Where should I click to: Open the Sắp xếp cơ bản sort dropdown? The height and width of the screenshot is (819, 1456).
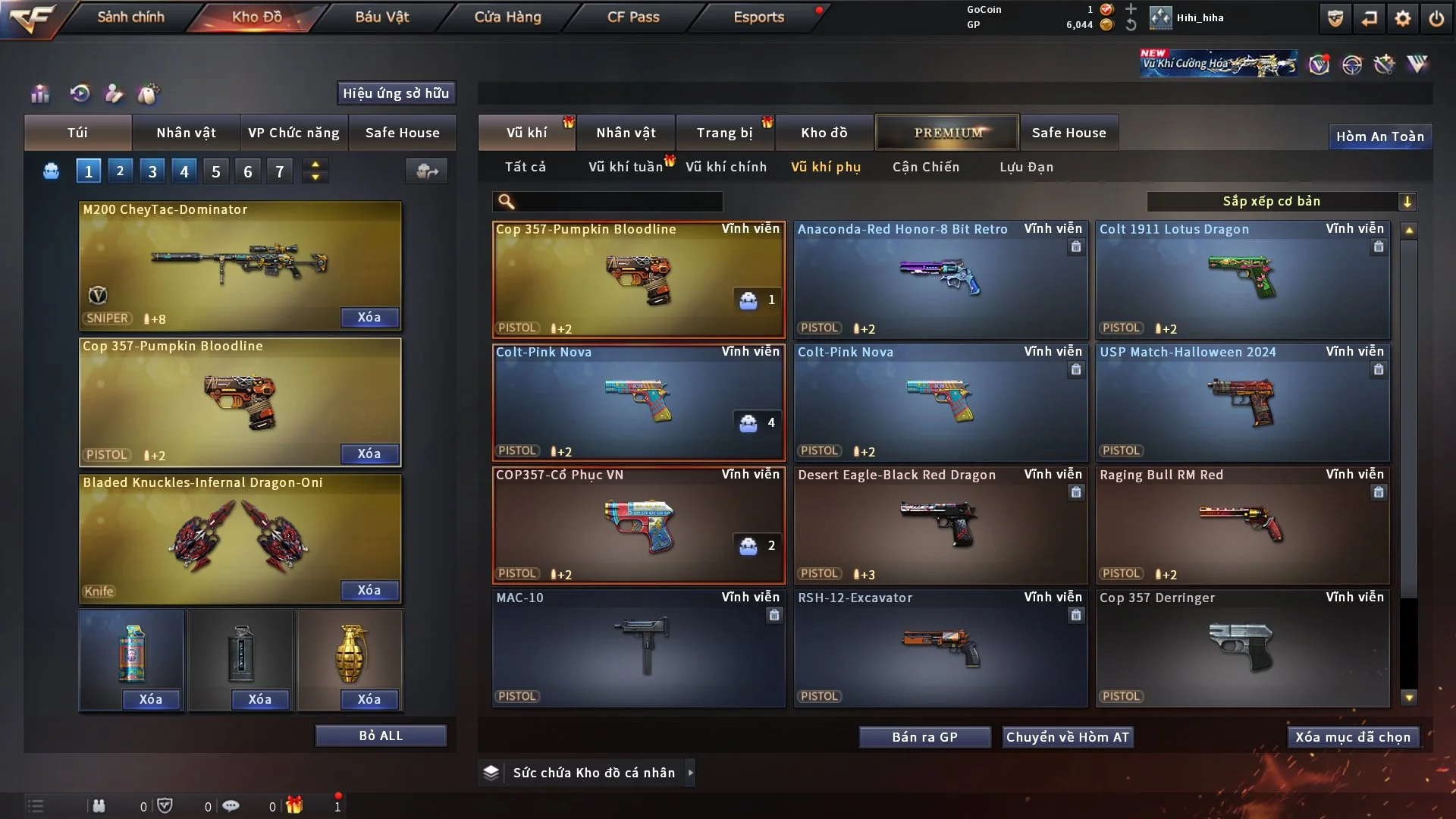pos(1280,201)
